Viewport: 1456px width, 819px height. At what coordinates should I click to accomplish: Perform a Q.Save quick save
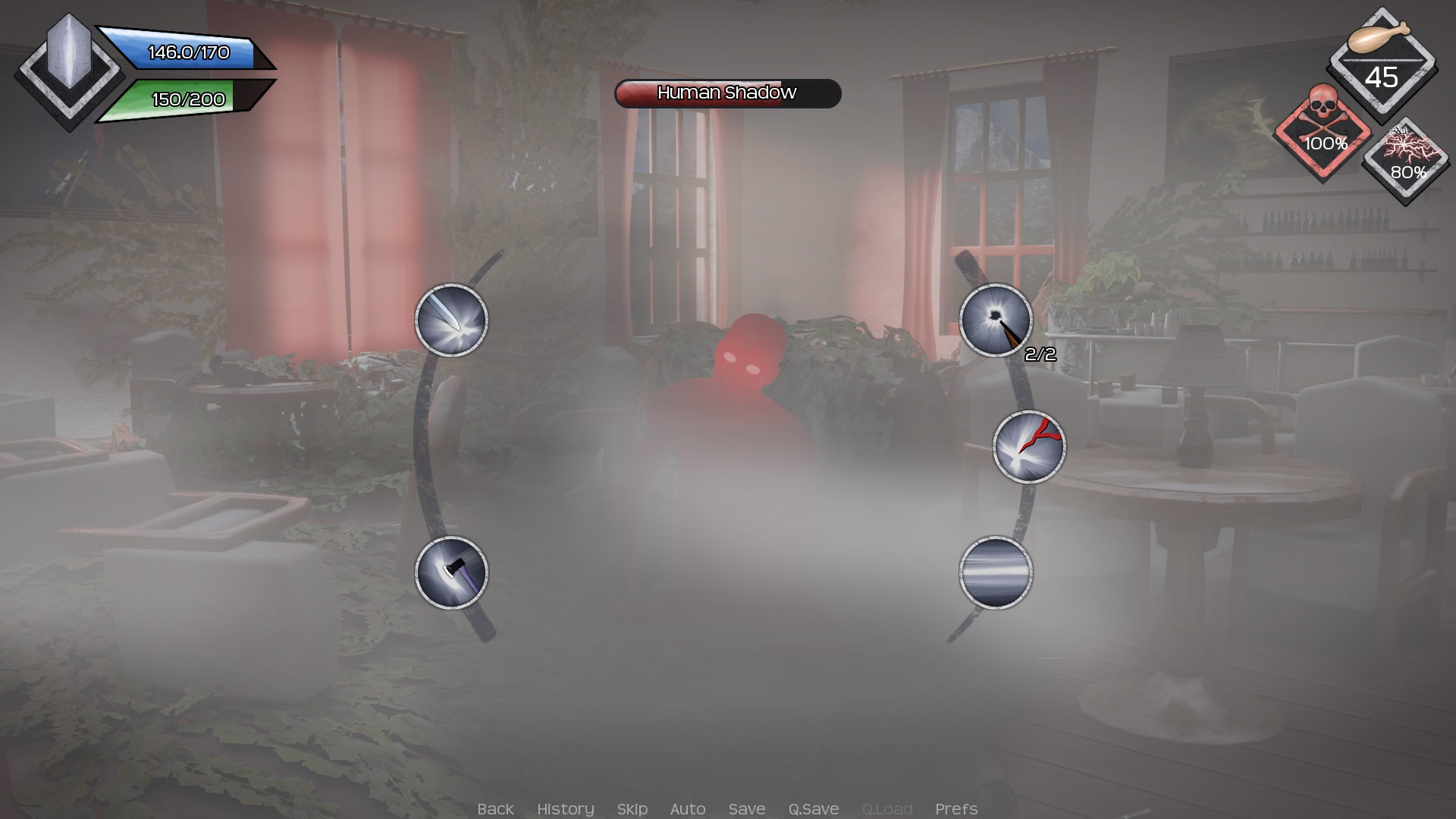coord(814,809)
